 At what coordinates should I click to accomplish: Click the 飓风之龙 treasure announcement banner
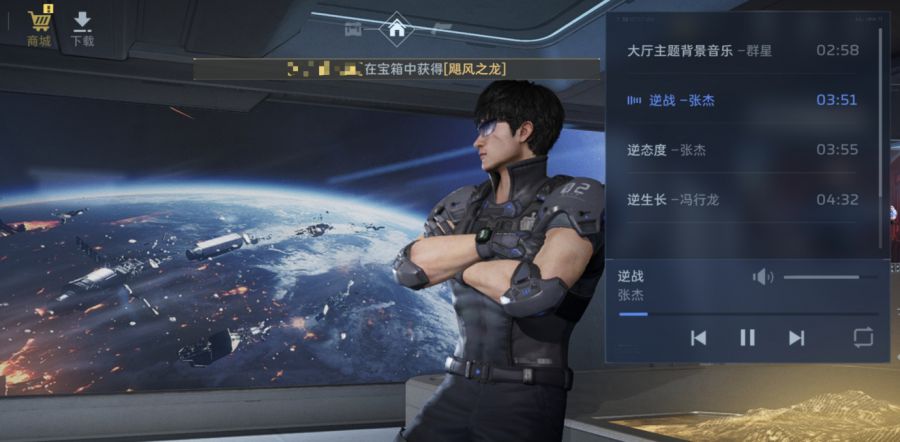pyautogui.click(x=397, y=69)
